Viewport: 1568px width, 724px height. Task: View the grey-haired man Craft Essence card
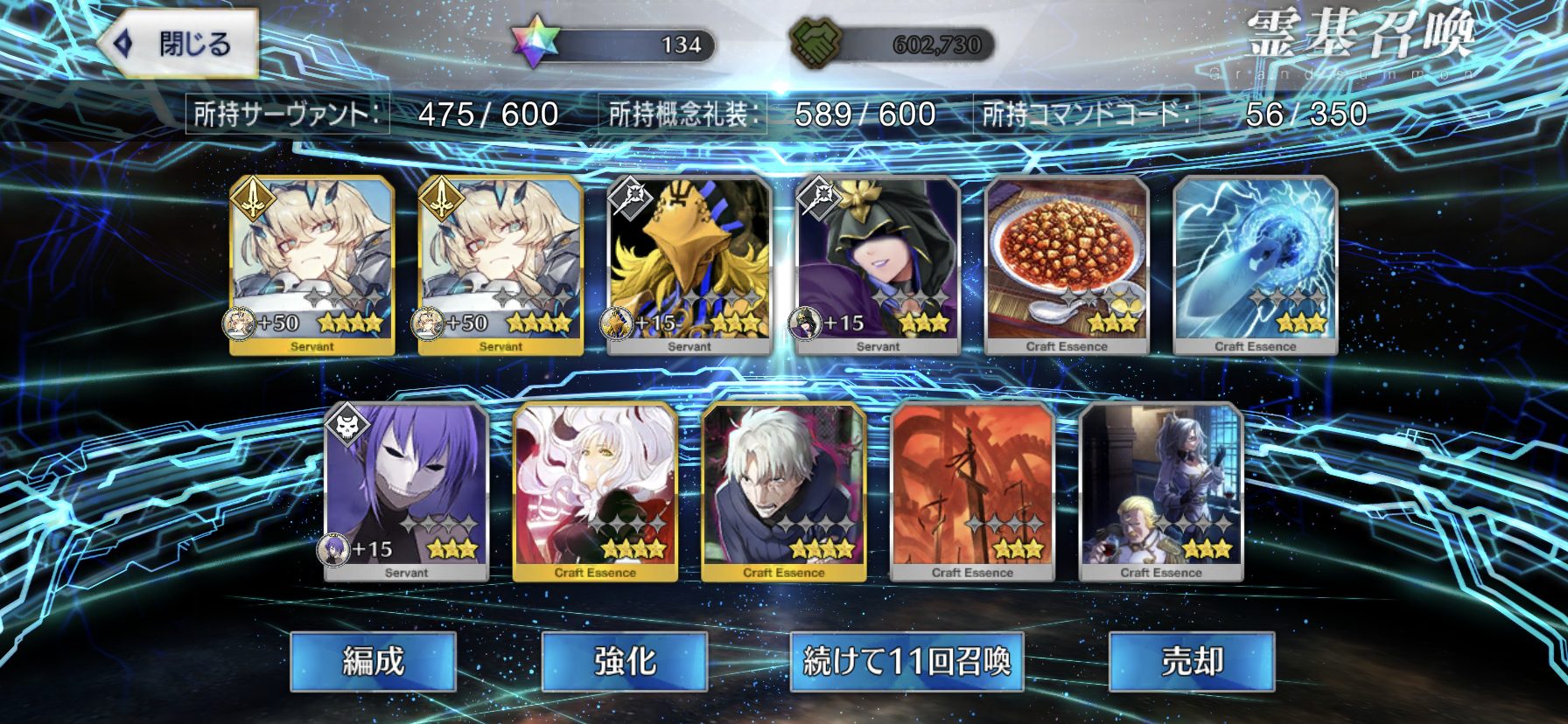pos(784,491)
